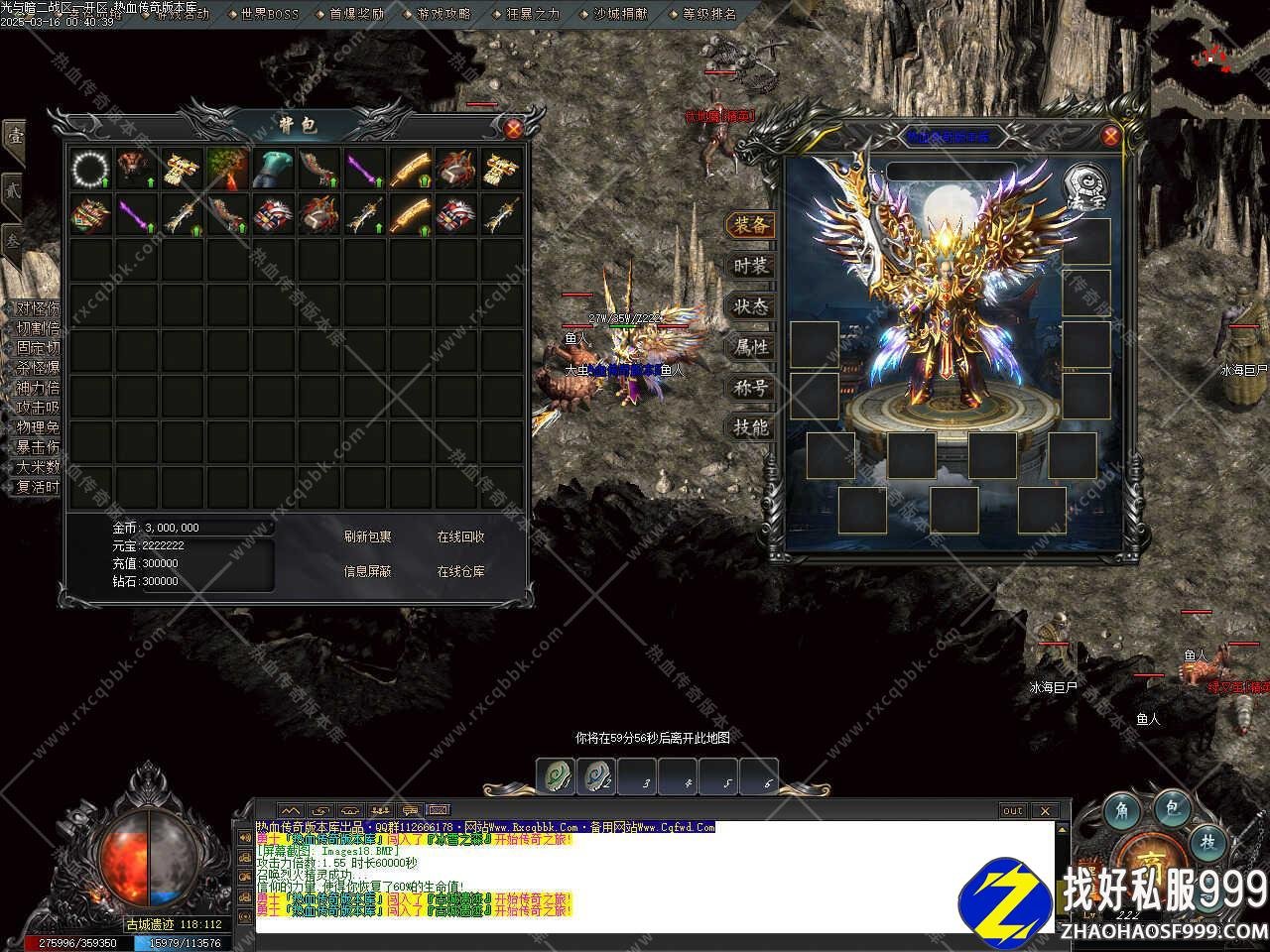Switch to backpack page 贰

[14, 188]
